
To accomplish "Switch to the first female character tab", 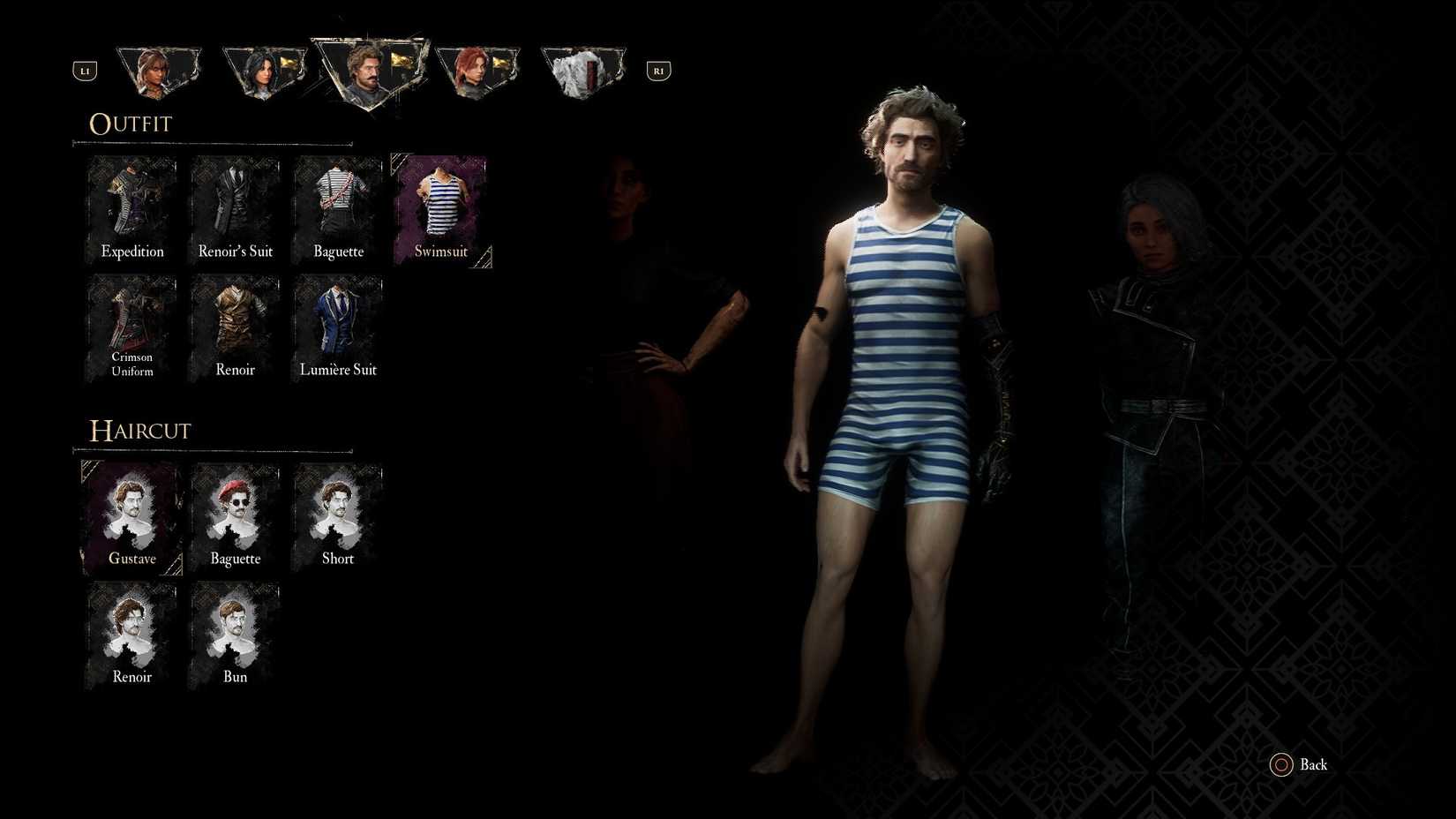I will 159,69.
